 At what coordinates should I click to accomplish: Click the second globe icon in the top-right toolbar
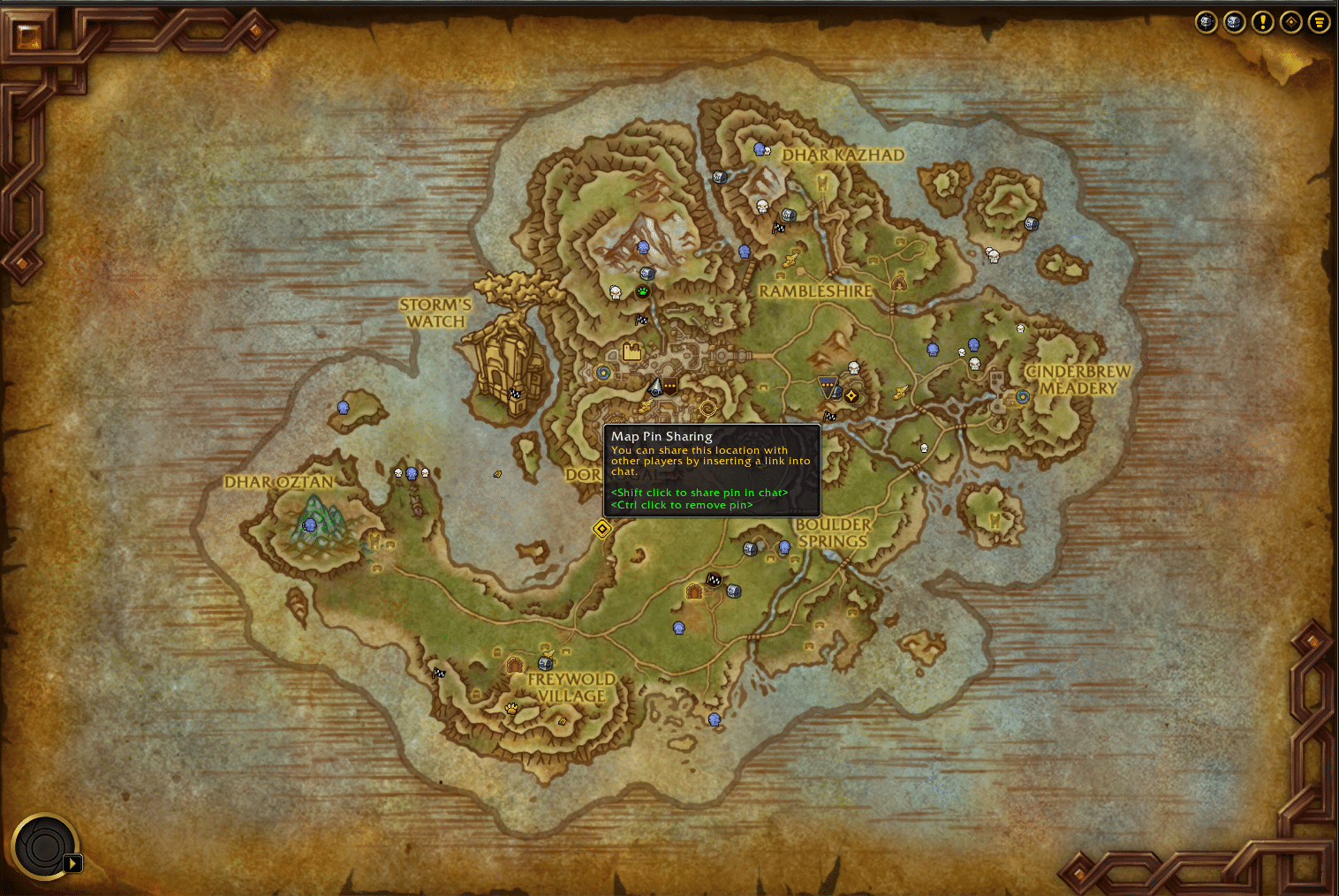pyautogui.click(x=1234, y=22)
